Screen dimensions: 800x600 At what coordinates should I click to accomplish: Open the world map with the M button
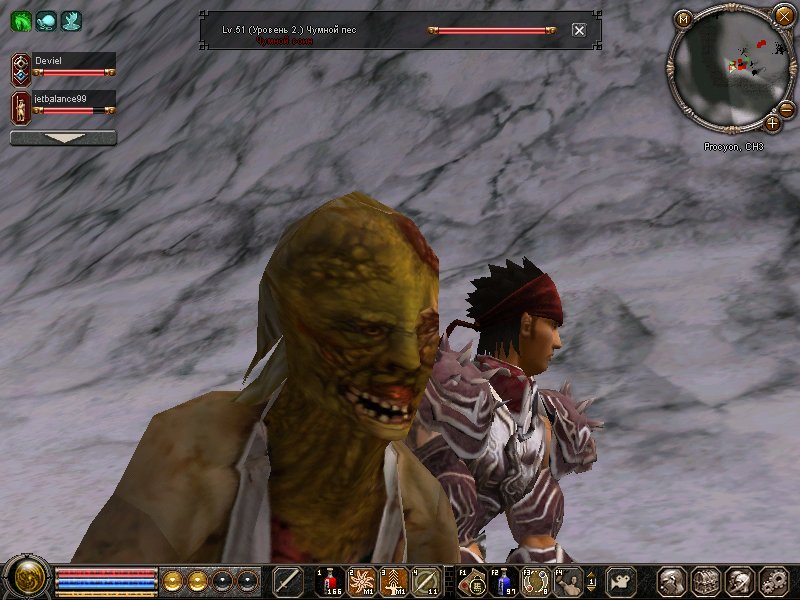[x=684, y=18]
